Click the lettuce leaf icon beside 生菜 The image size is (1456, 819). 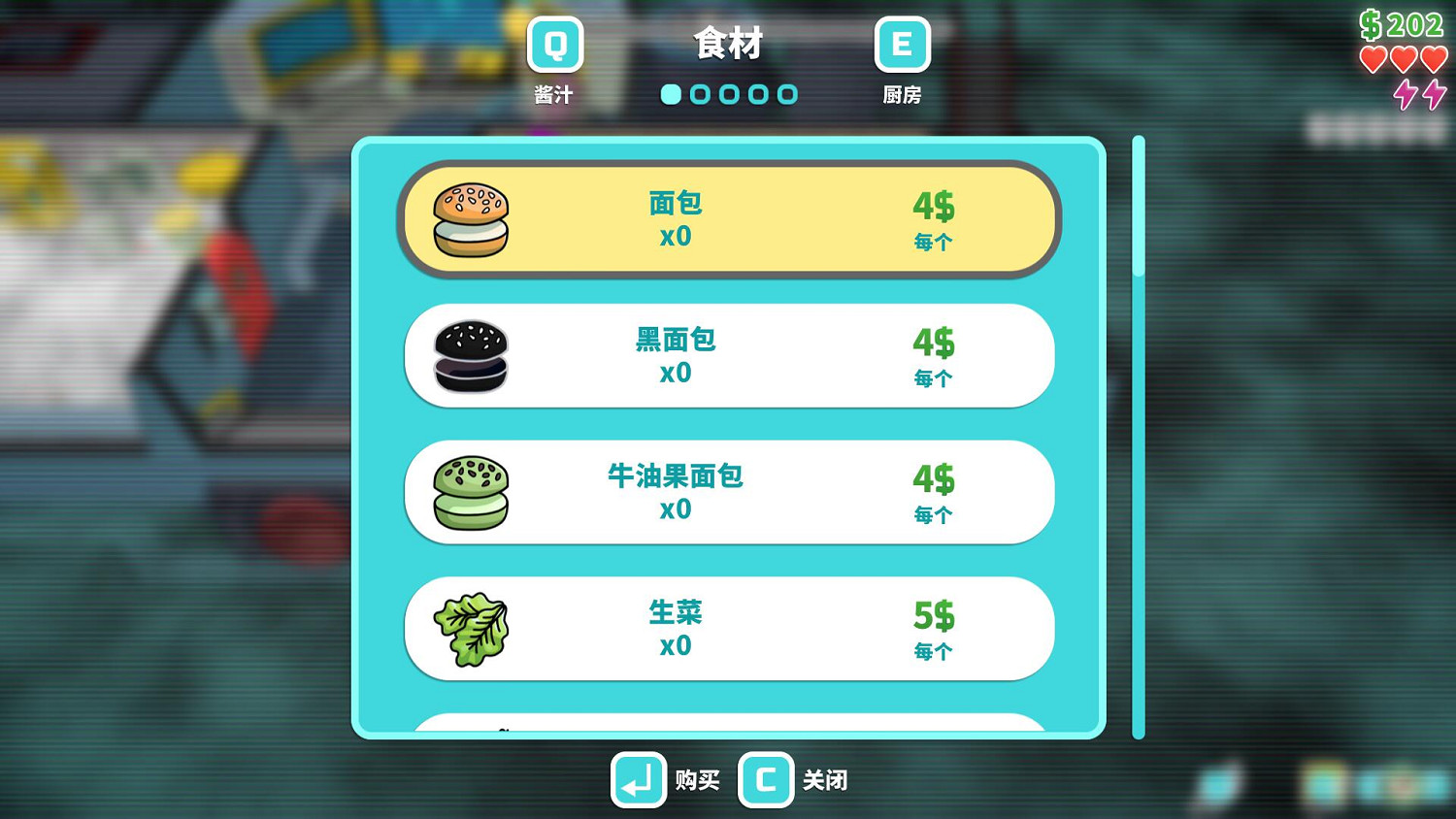coord(470,628)
